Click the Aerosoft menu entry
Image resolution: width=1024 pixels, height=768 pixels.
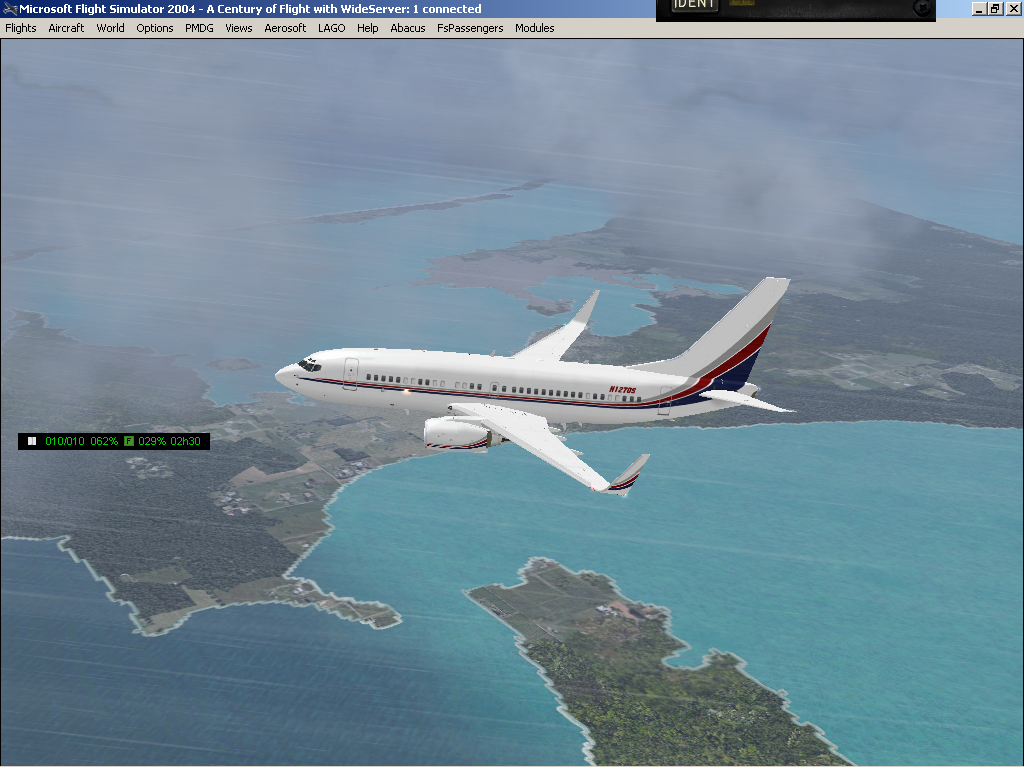pyautogui.click(x=285, y=28)
